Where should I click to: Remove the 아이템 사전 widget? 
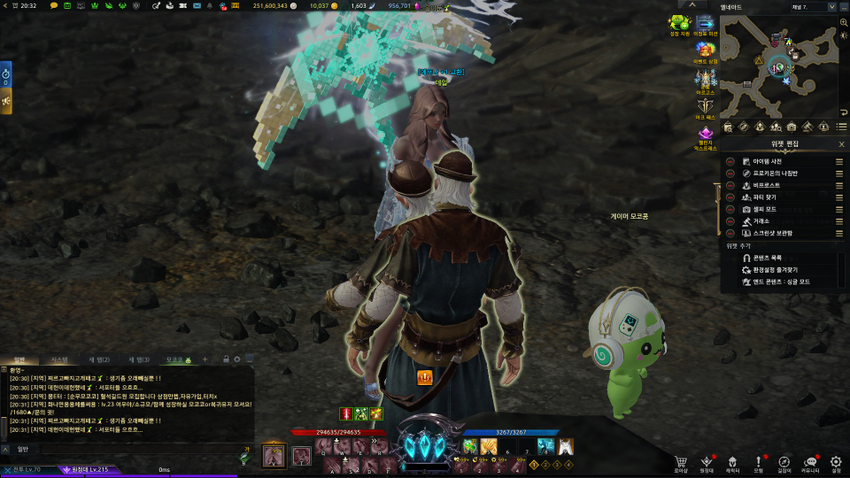pos(731,161)
